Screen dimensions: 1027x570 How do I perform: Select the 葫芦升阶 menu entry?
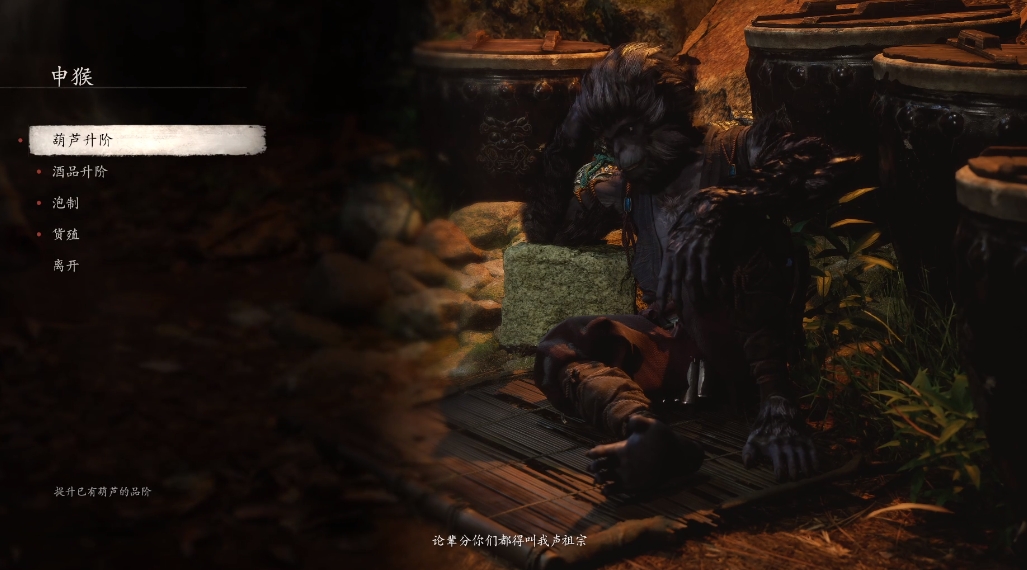[83, 140]
